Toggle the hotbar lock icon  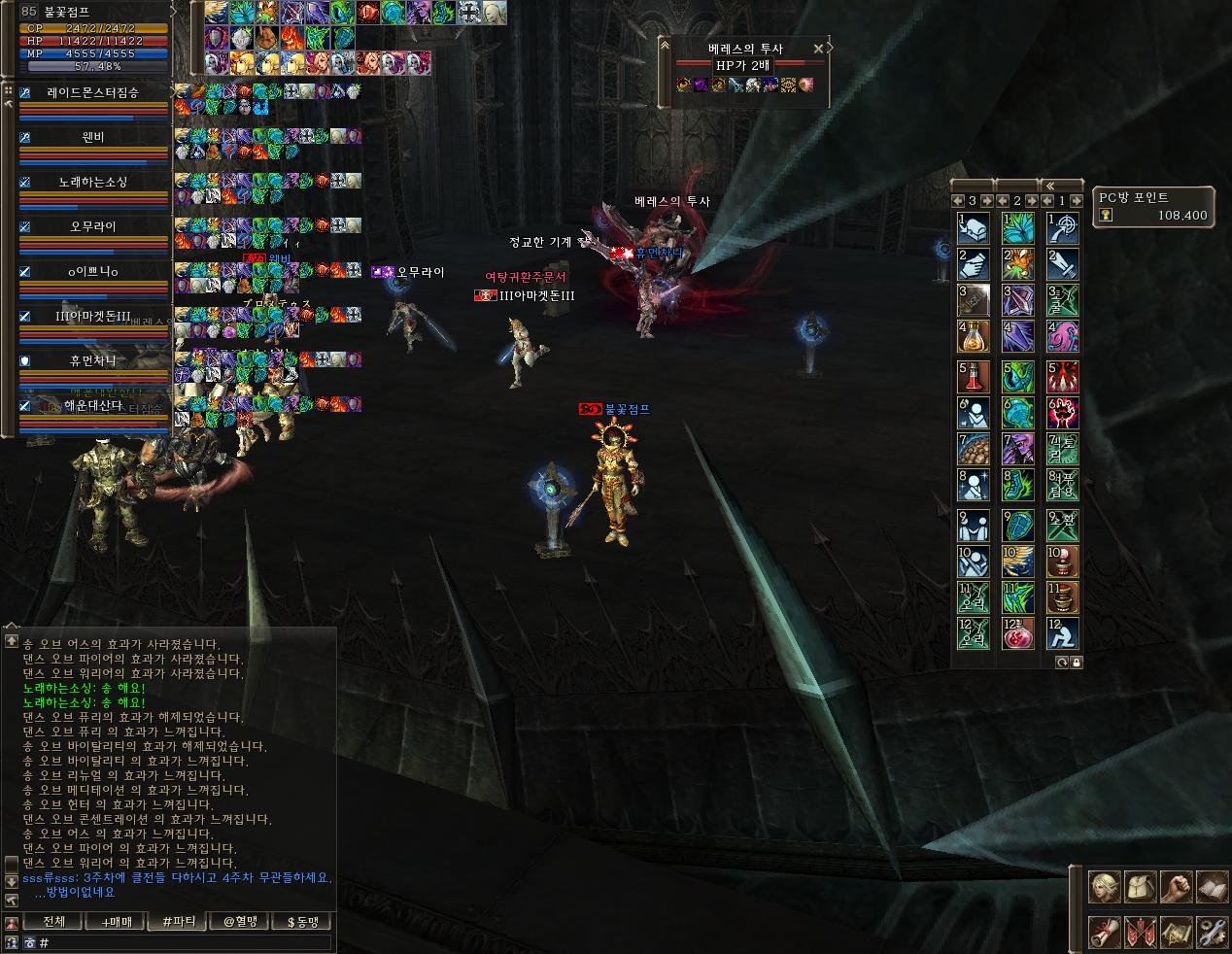click(x=1077, y=662)
